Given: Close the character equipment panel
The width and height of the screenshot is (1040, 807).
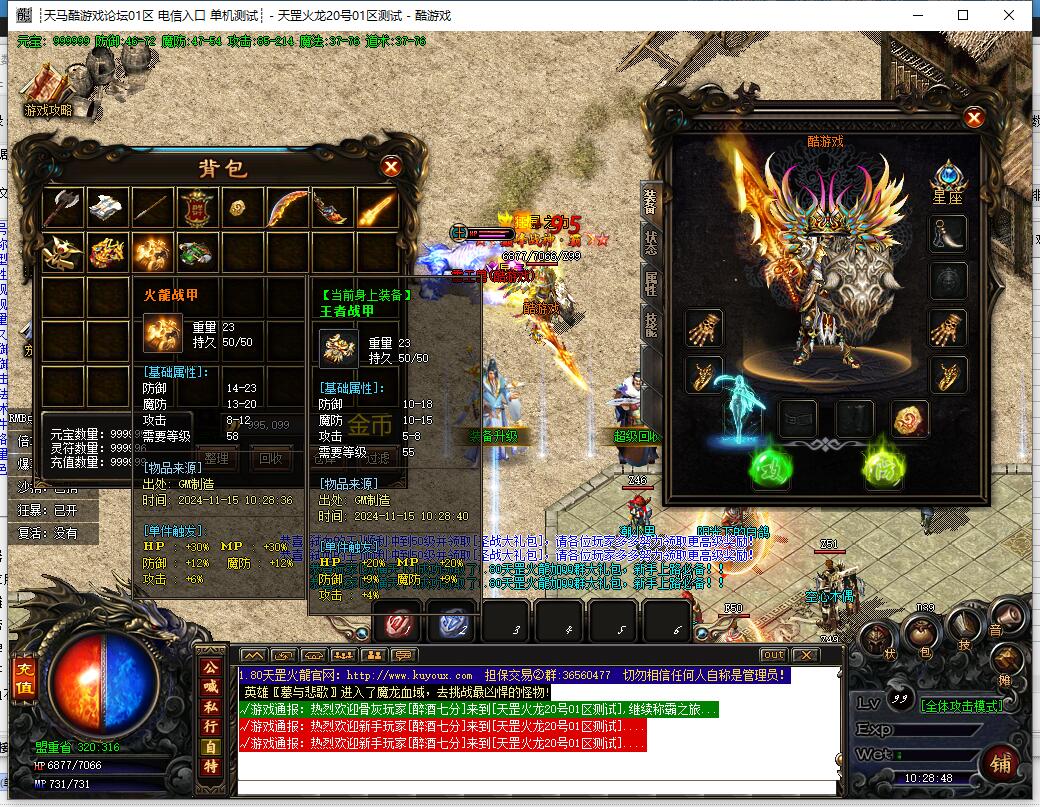Looking at the screenshot, I should (974, 118).
